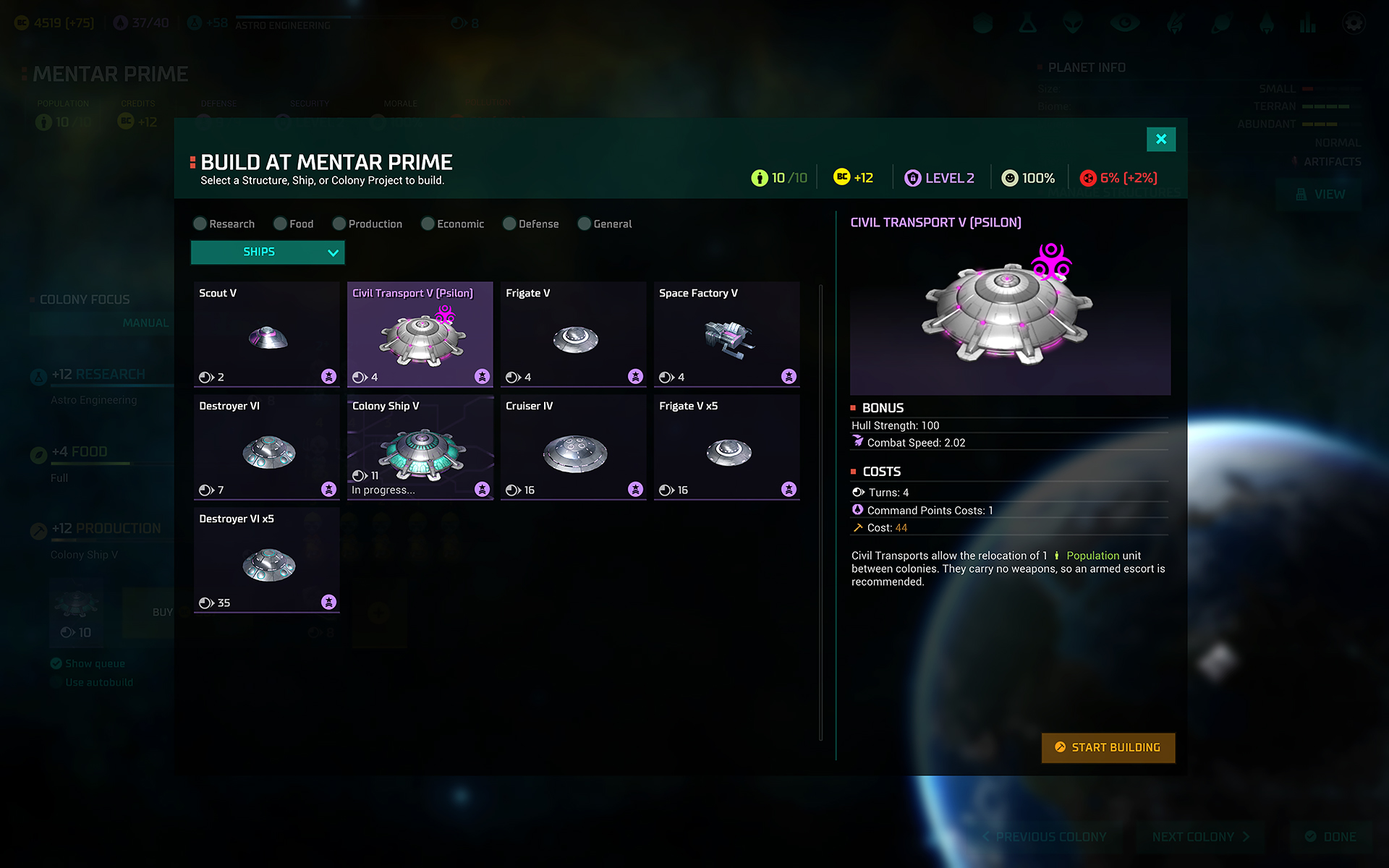The image size is (1389, 868).
Task: Open the settings gear icon
Action: pos(1352,23)
